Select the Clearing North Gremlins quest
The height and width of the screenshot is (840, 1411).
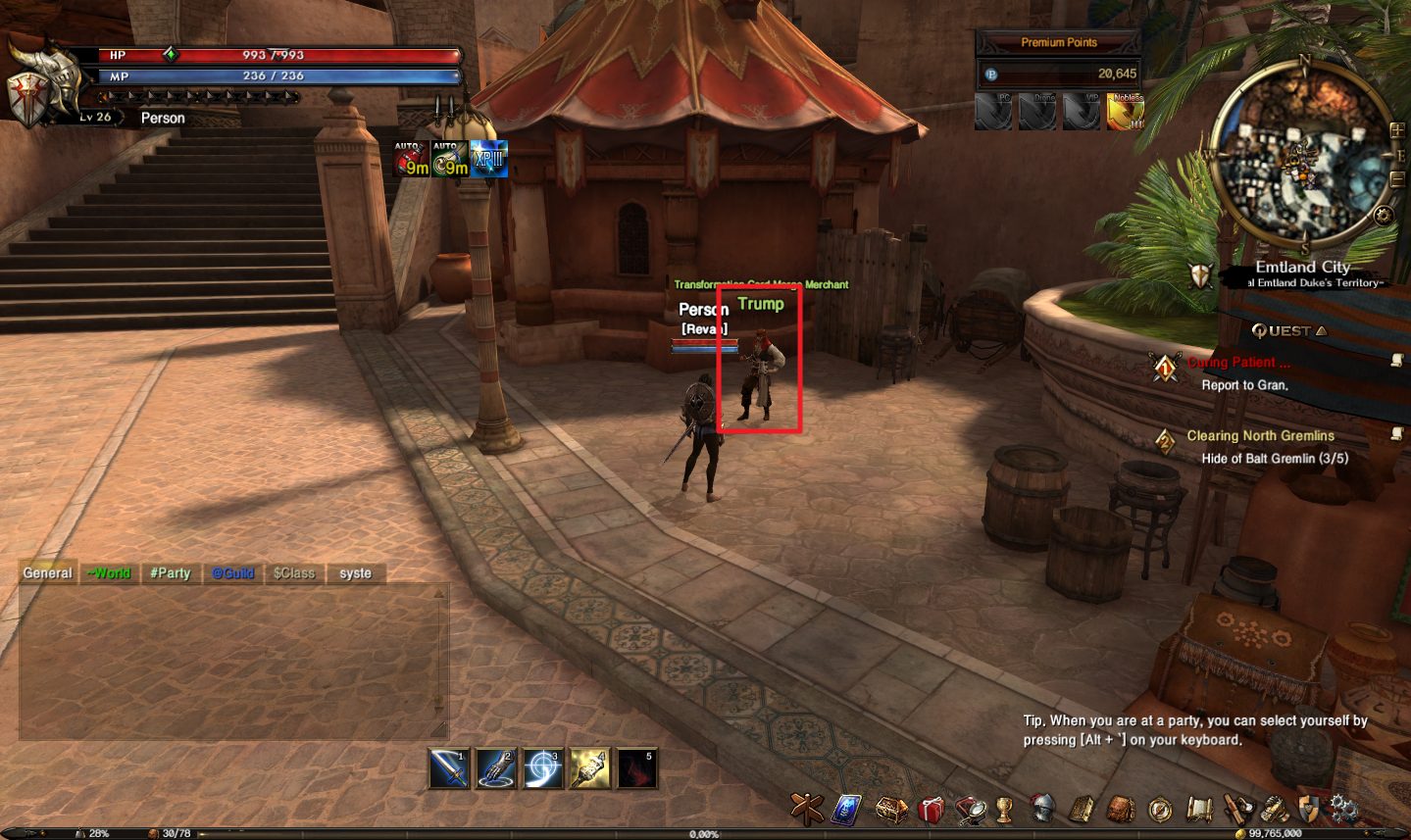[x=1260, y=436]
